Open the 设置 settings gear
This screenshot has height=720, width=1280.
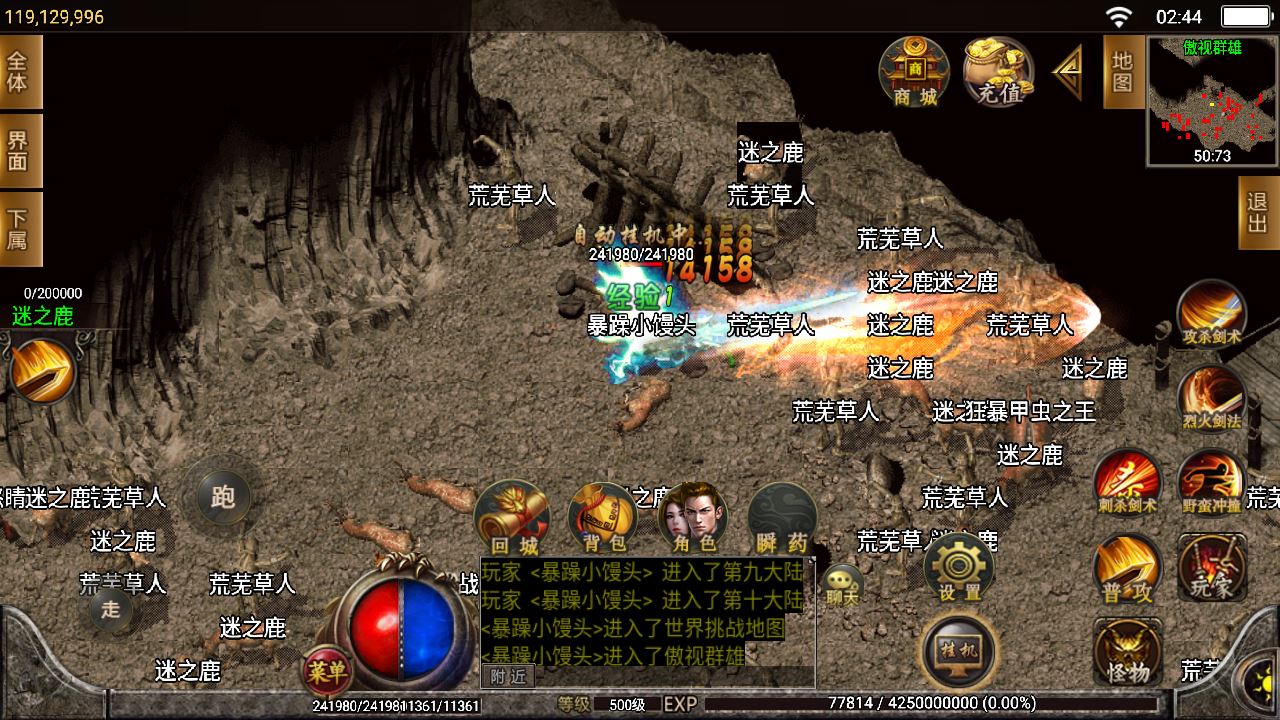[x=959, y=567]
